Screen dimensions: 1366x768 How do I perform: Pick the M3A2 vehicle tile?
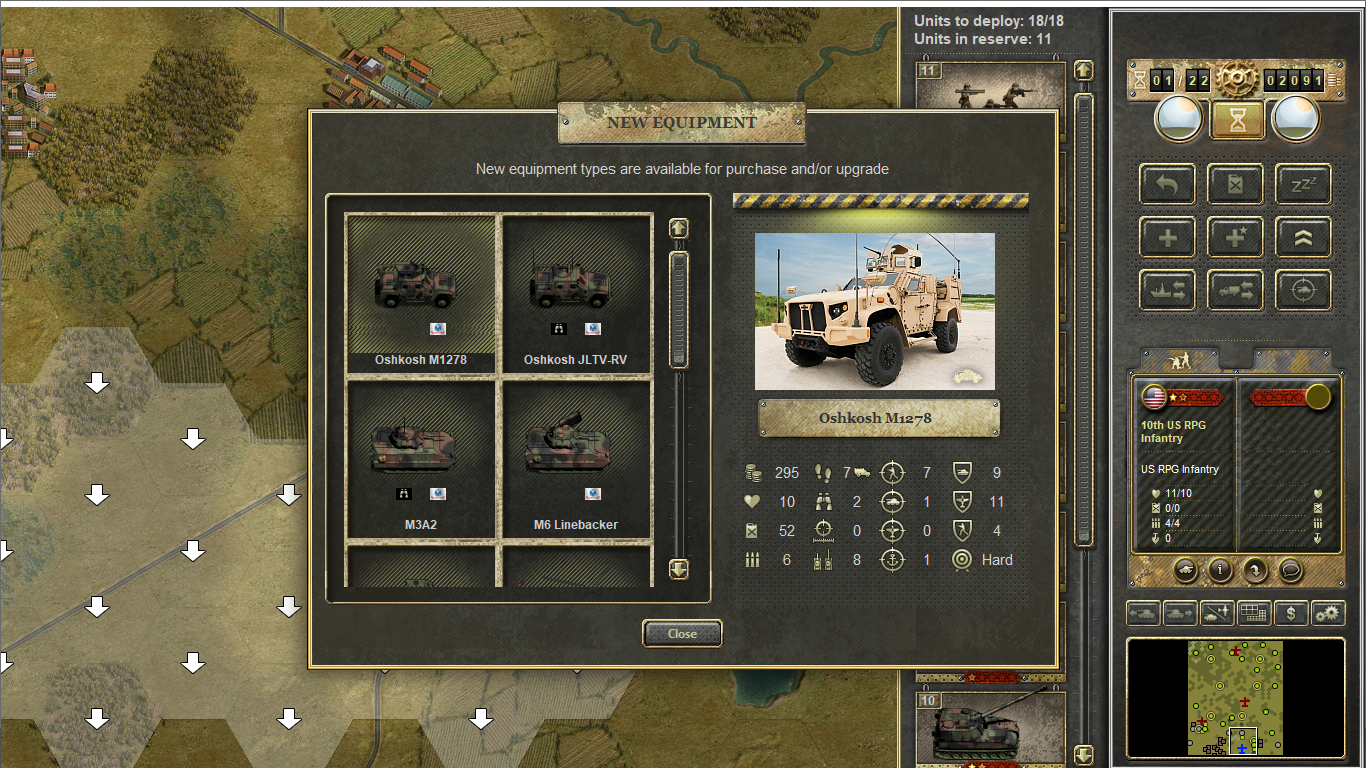[421, 458]
